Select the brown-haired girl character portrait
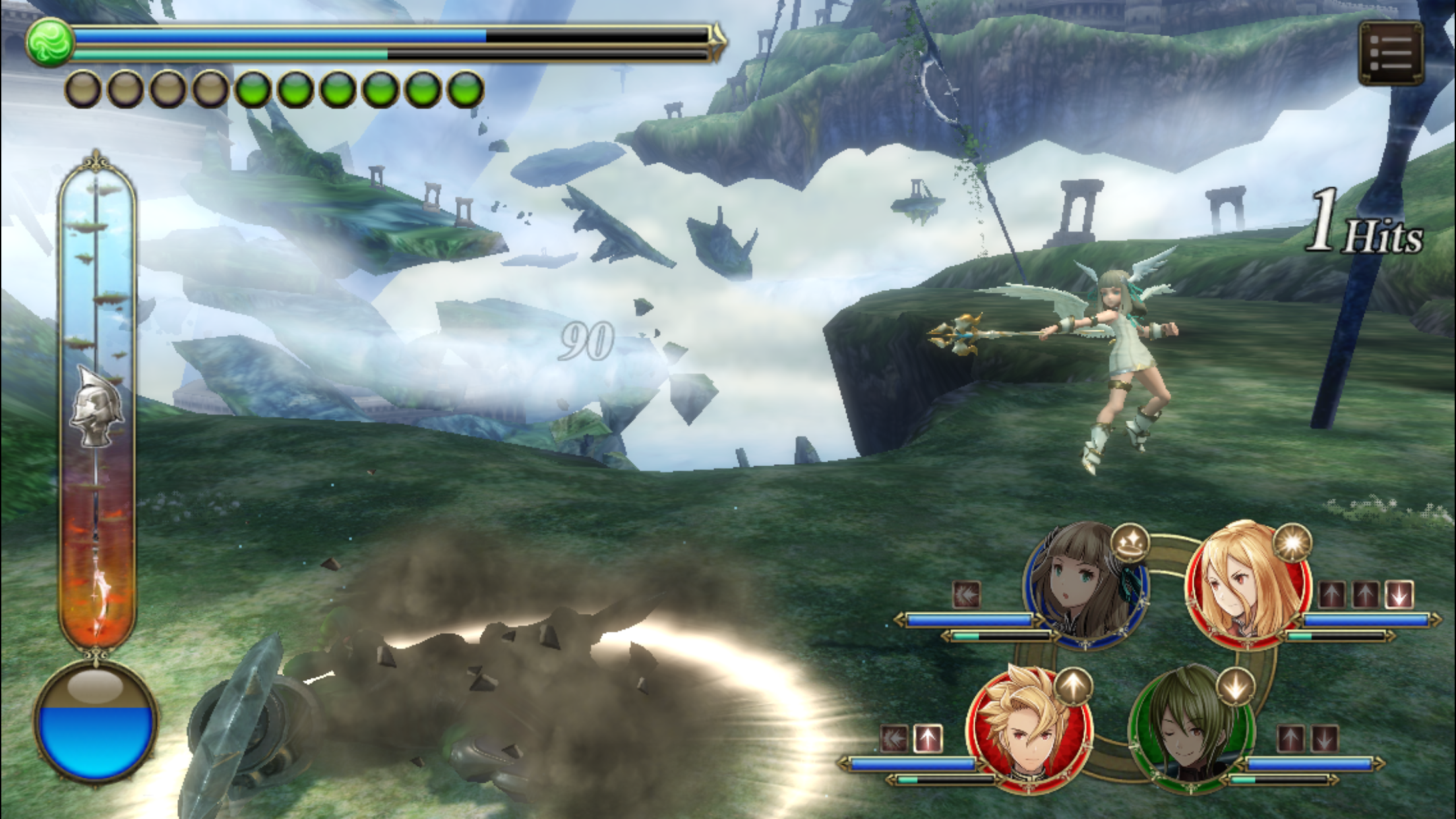 point(1085,584)
